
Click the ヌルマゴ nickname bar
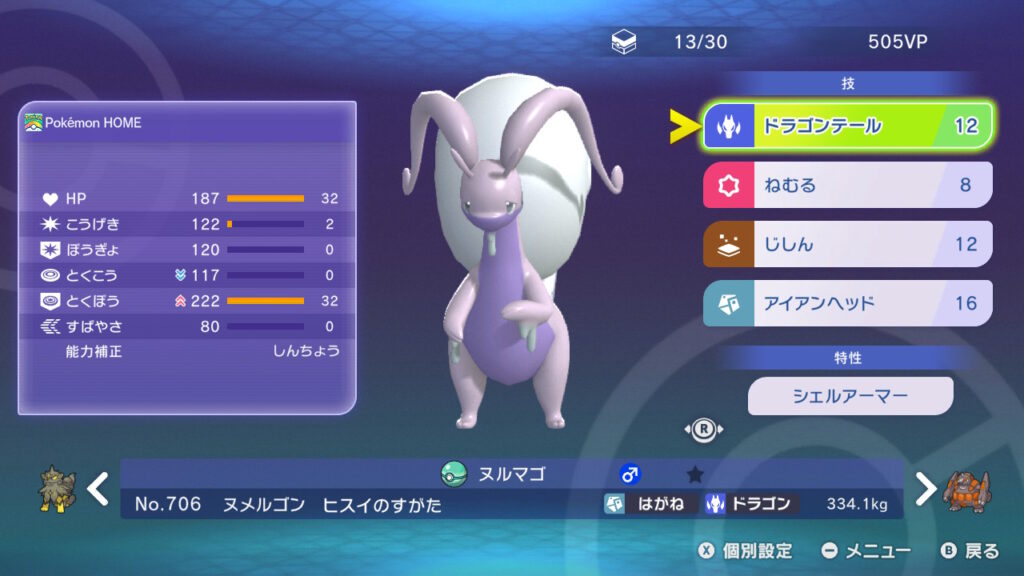(x=510, y=474)
